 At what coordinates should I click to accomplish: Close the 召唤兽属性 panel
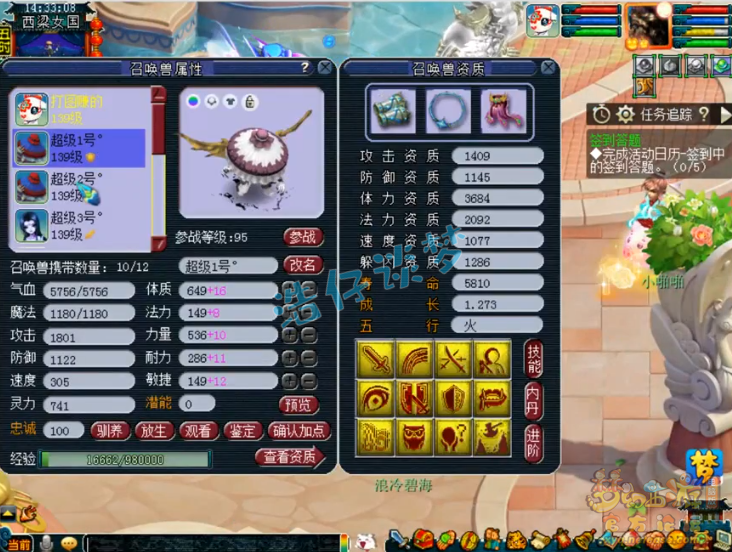coord(325,68)
